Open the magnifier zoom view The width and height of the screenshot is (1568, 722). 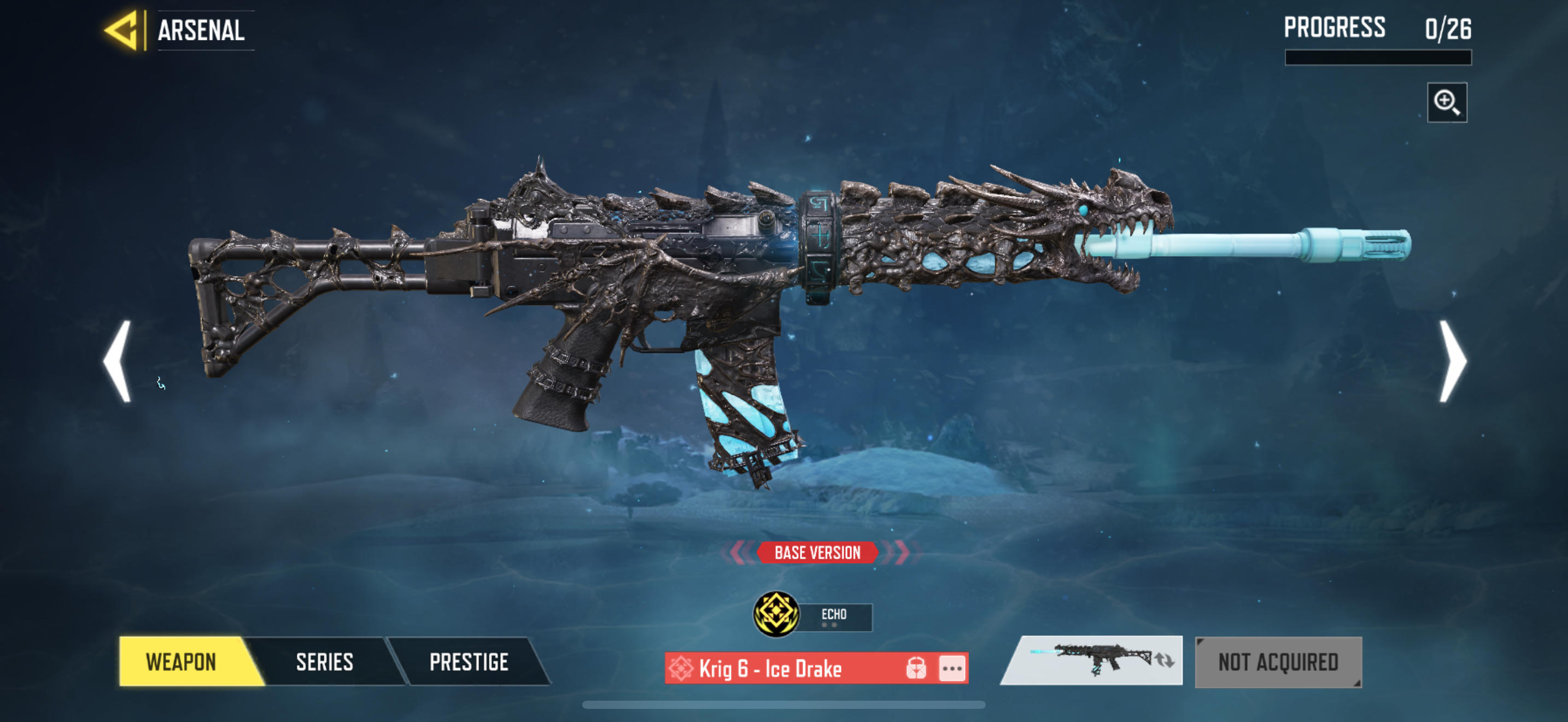1446,102
